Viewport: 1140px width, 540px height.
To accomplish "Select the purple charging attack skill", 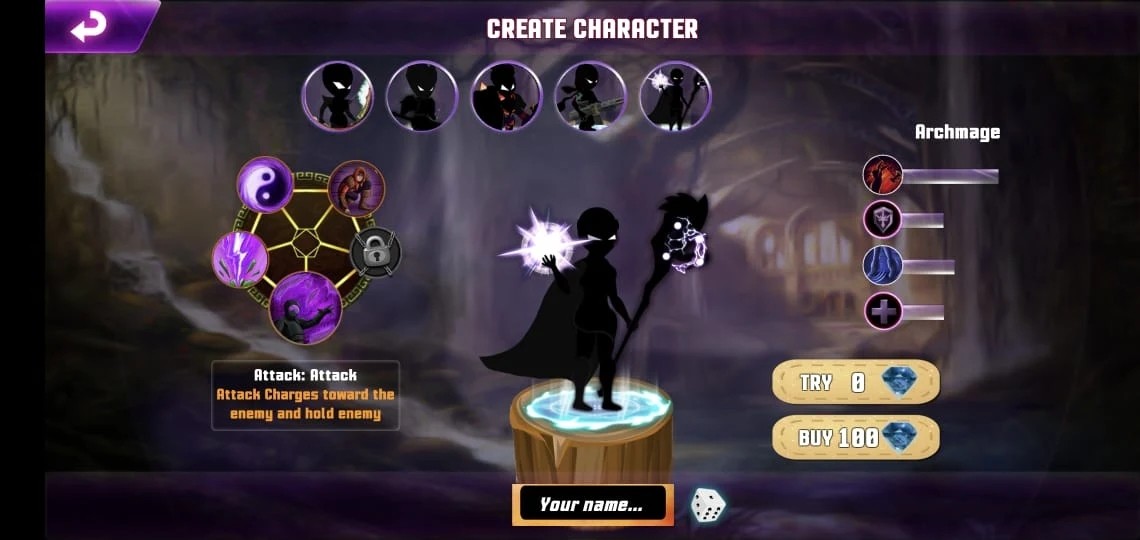I will (305, 307).
